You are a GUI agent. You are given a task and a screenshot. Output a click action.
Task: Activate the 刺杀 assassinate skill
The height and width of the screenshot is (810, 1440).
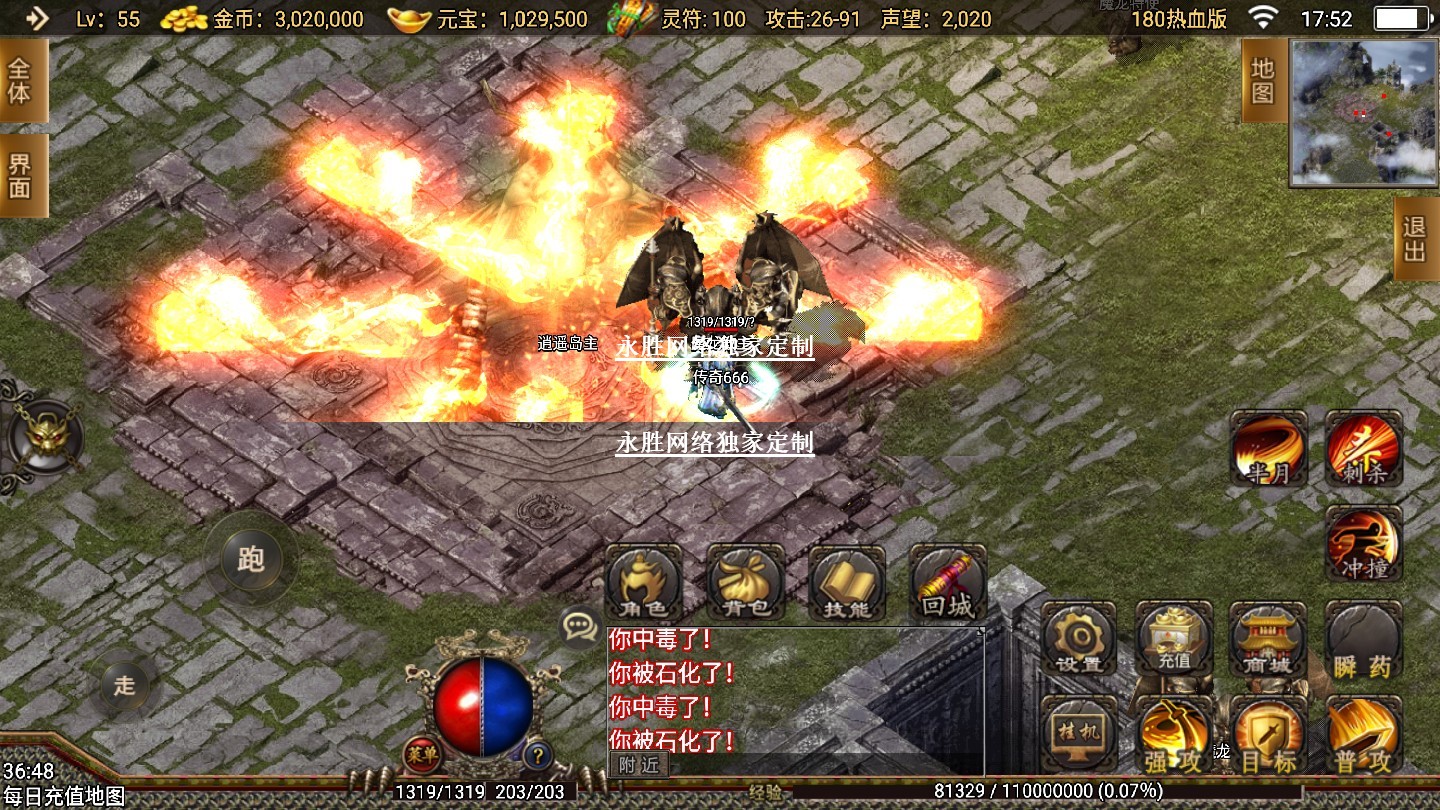1364,449
